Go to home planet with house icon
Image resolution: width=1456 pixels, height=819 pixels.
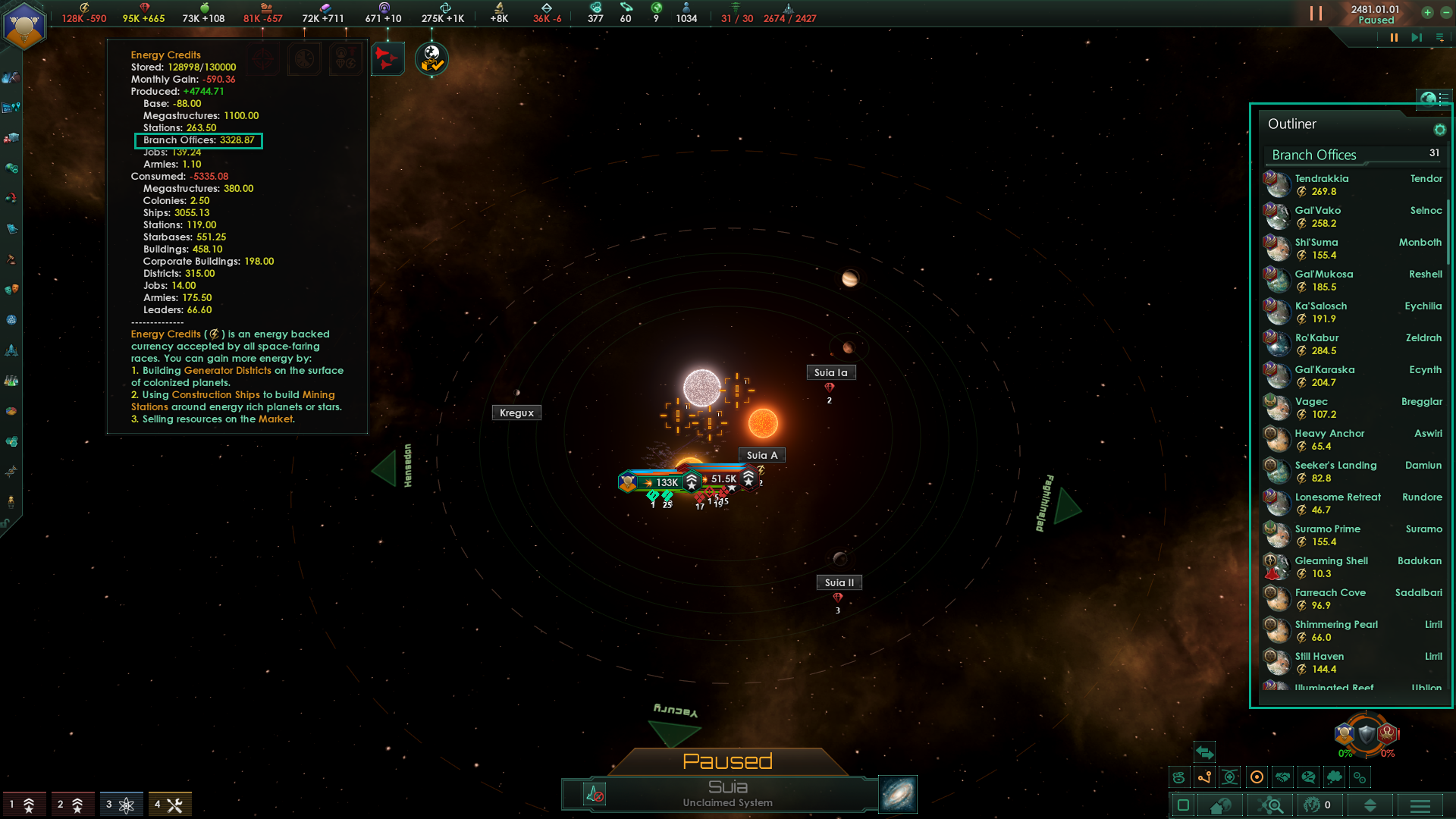pos(1220,805)
